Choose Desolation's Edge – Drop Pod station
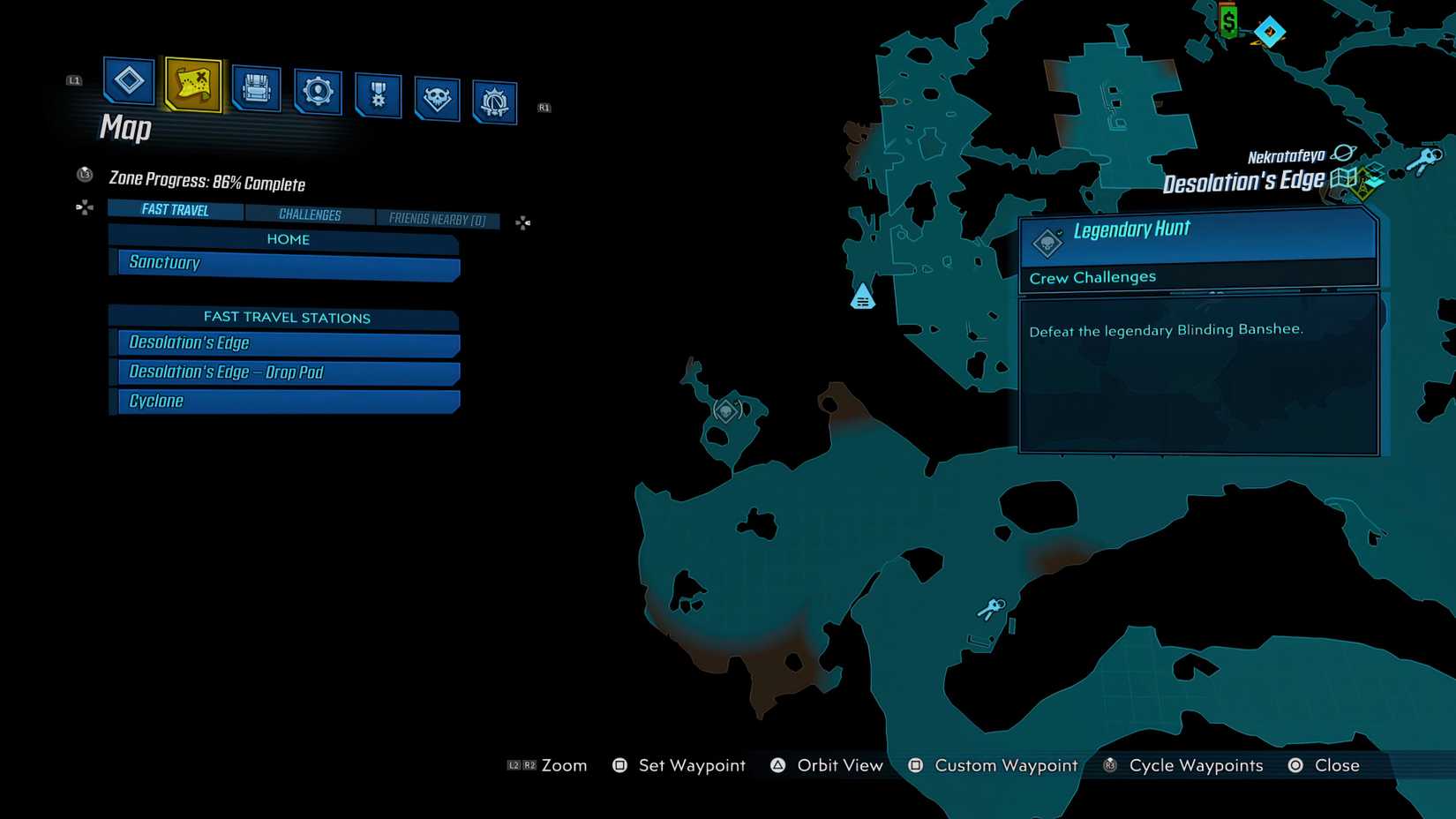This screenshot has height=819, width=1456. click(x=285, y=372)
